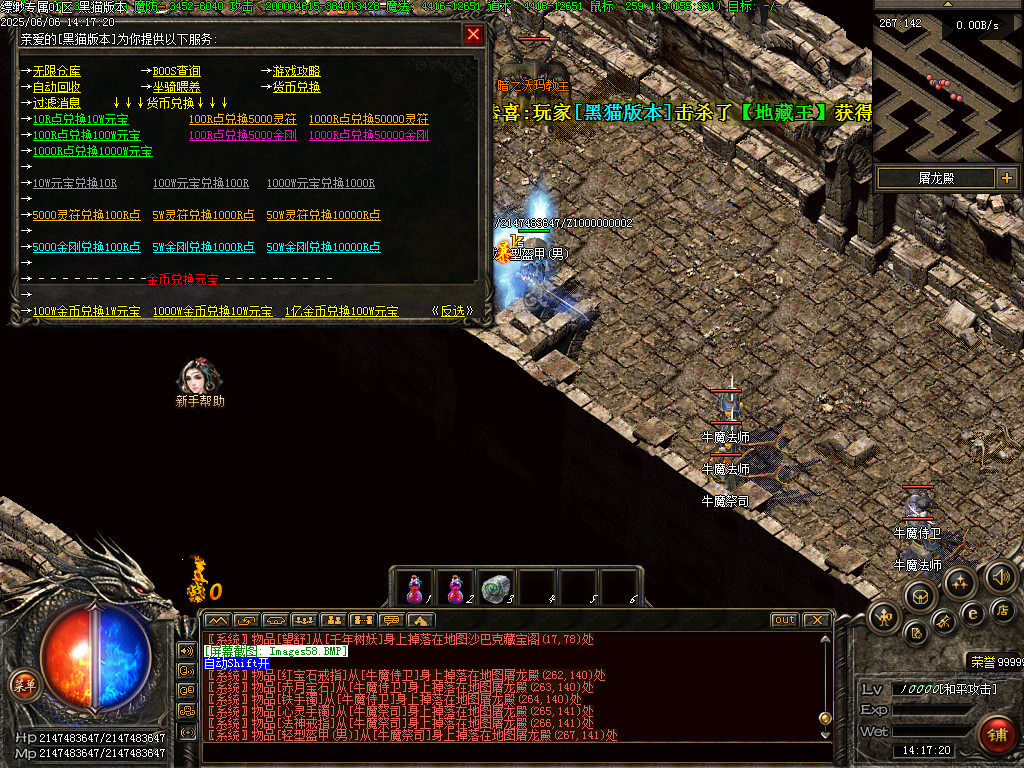Use the red potion in hotbar slot 1
Viewport: 1024px width, 768px height.
pos(415,587)
